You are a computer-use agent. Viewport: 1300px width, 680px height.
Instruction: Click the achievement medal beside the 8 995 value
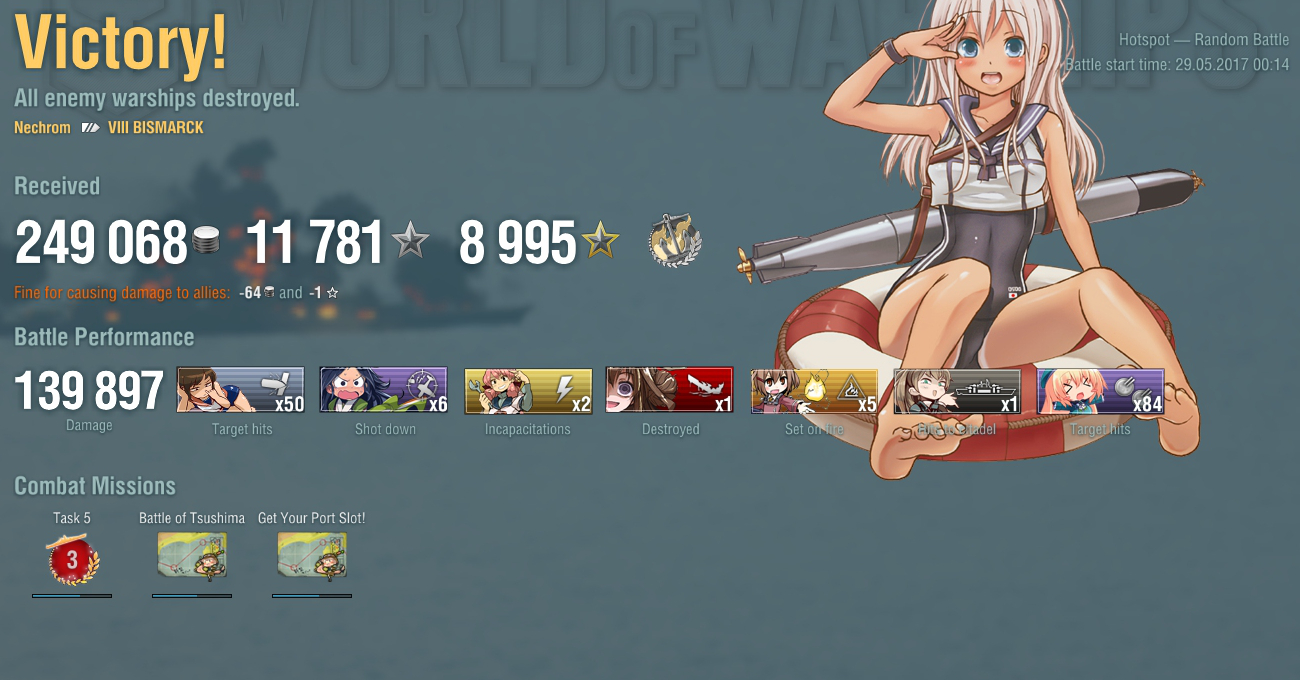(x=675, y=241)
